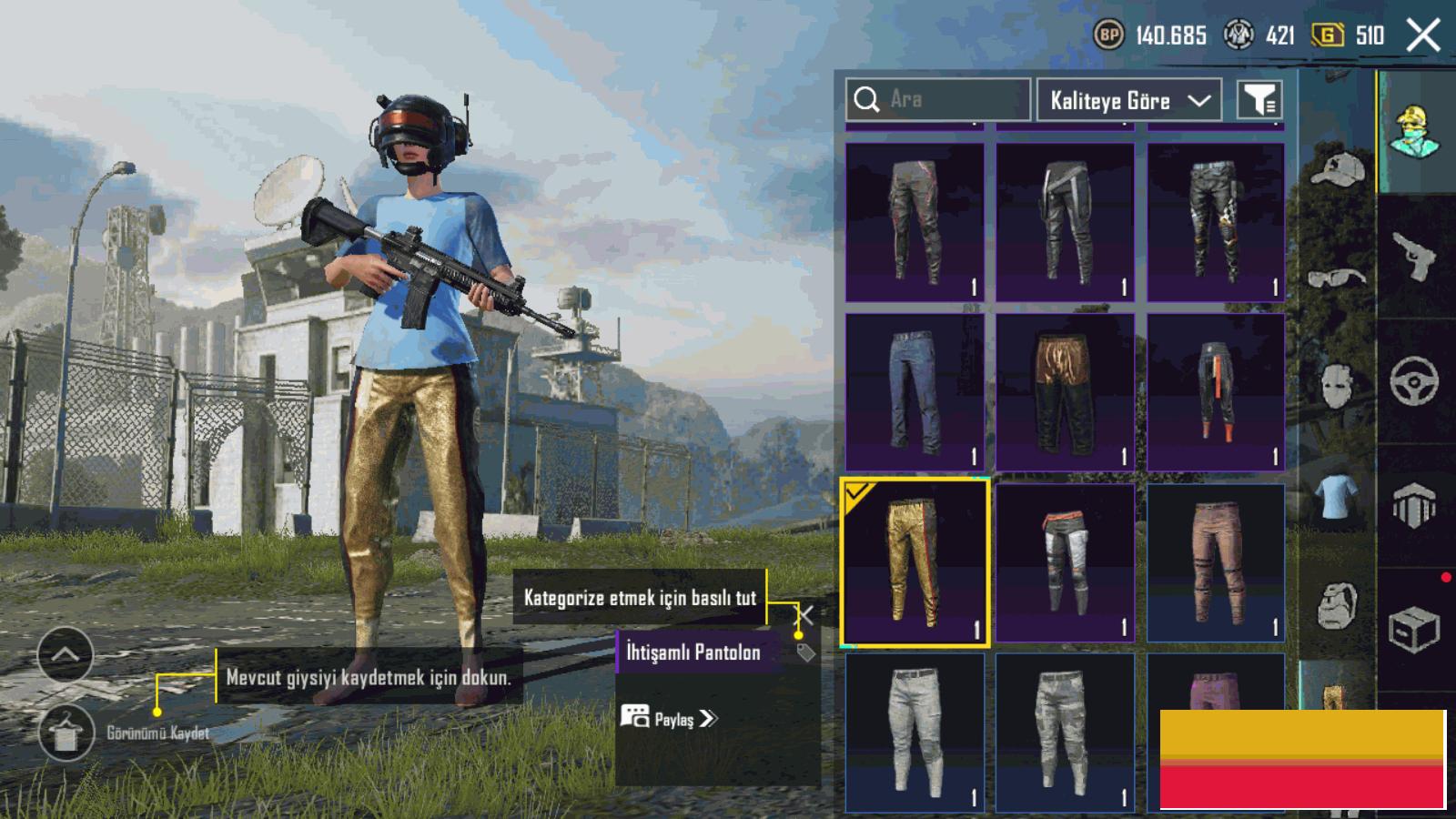The height and width of the screenshot is (819, 1456).
Task: Show the cap headwear category
Action: point(1336,170)
